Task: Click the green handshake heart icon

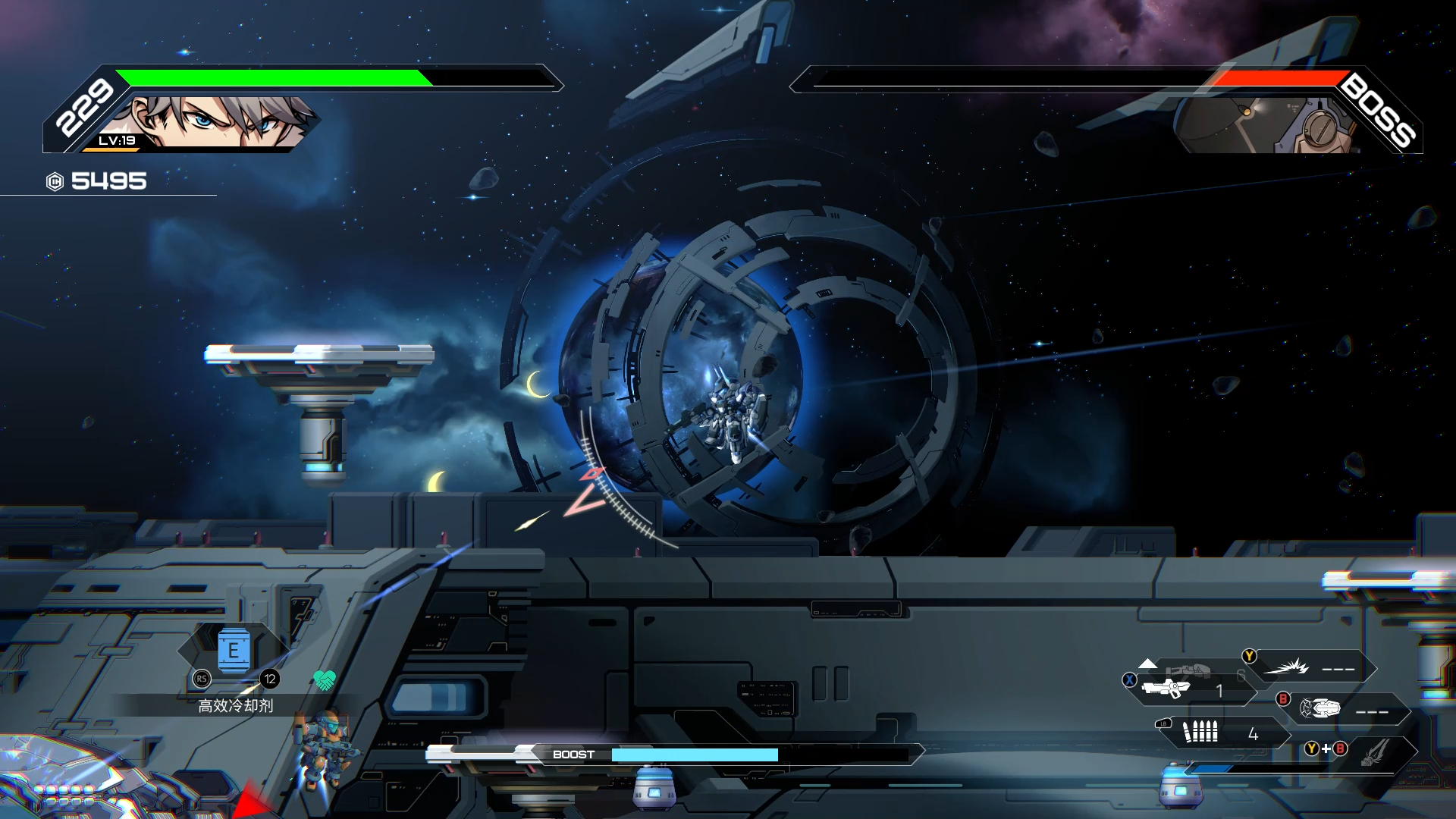Action: coord(325,680)
